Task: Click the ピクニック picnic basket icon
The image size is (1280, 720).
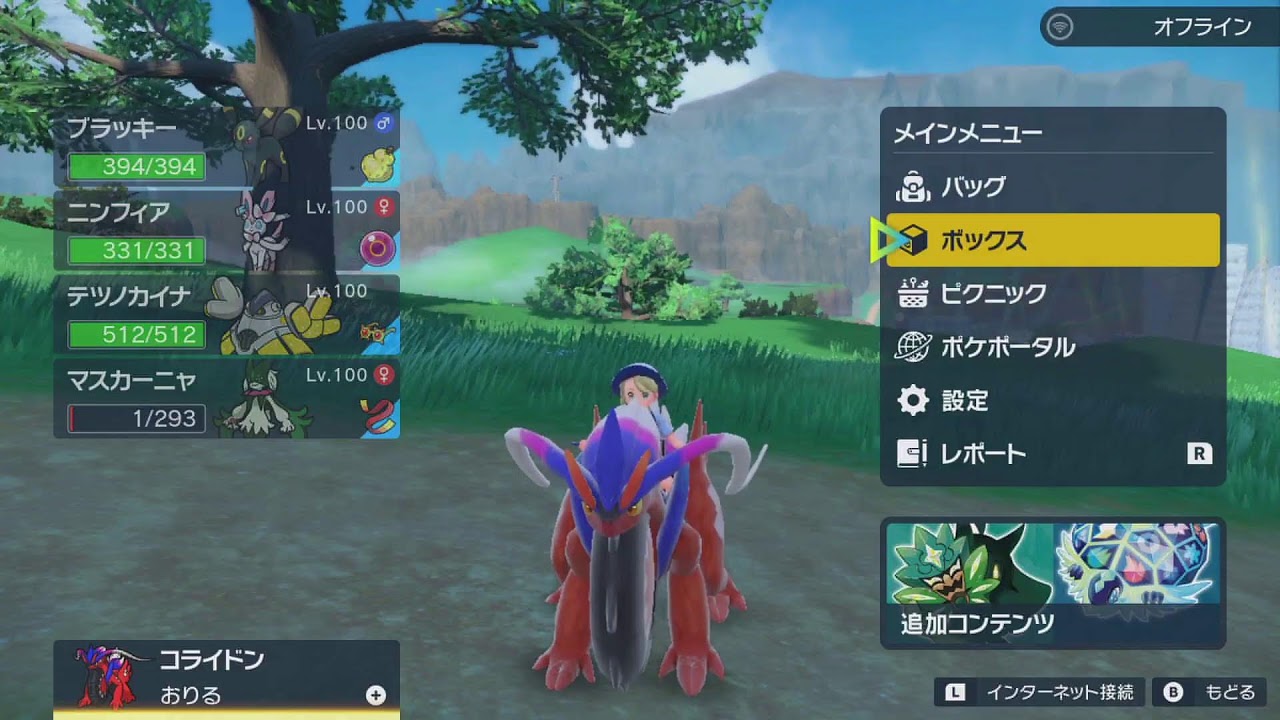Action: pyautogui.click(x=911, y=292)
